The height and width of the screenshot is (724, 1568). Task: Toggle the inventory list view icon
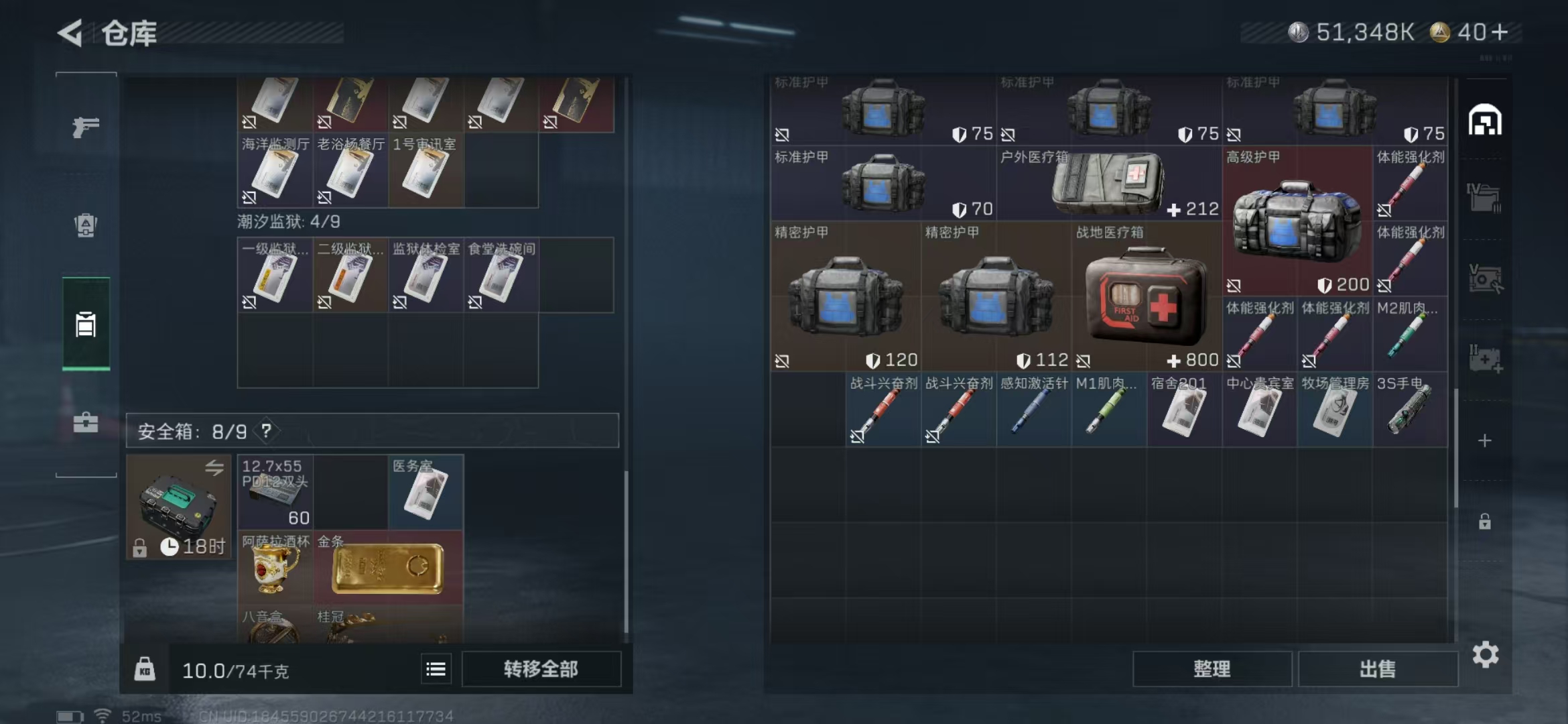[436, 669]
